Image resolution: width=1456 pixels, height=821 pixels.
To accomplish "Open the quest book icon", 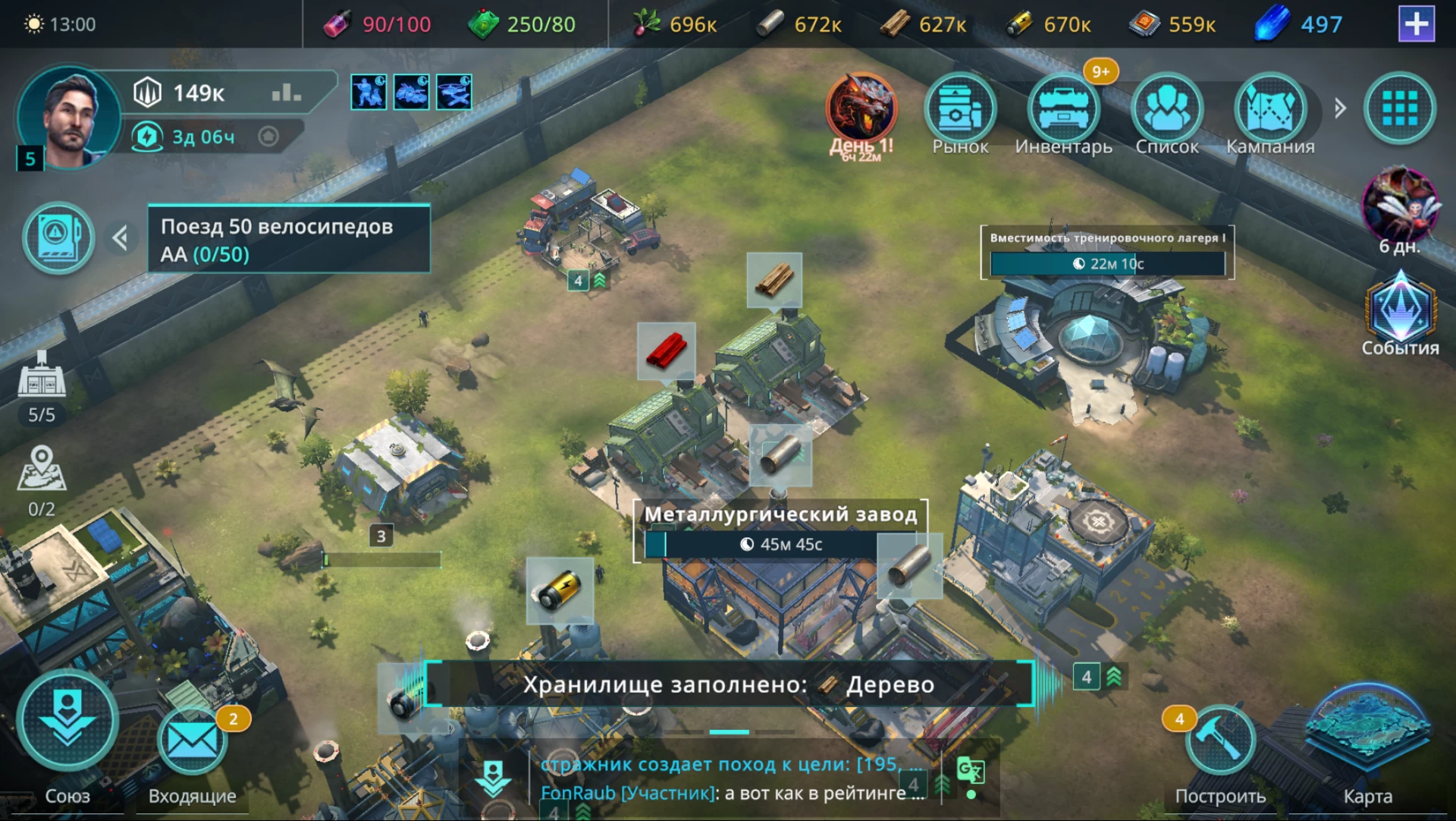I will tap(58, 238).
